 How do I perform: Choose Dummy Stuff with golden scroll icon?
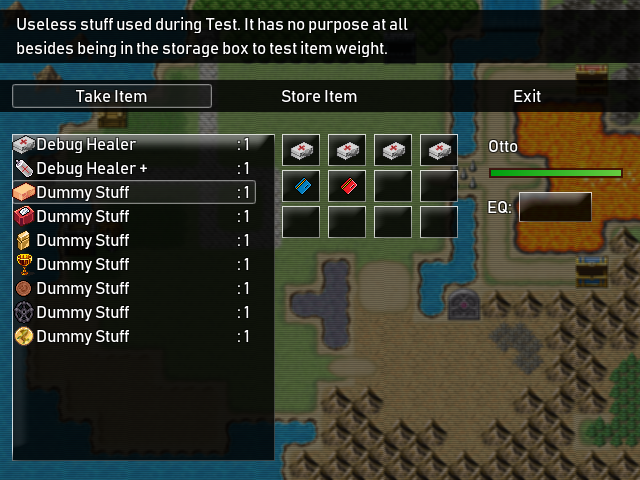133,240
